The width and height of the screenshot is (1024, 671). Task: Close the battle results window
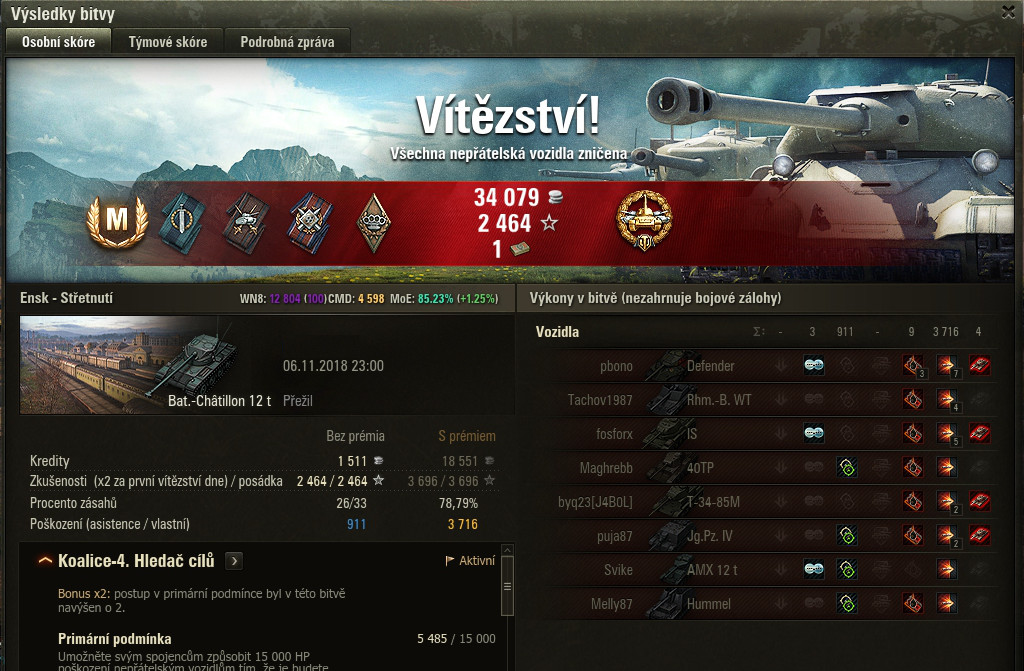pos(1008,12)
